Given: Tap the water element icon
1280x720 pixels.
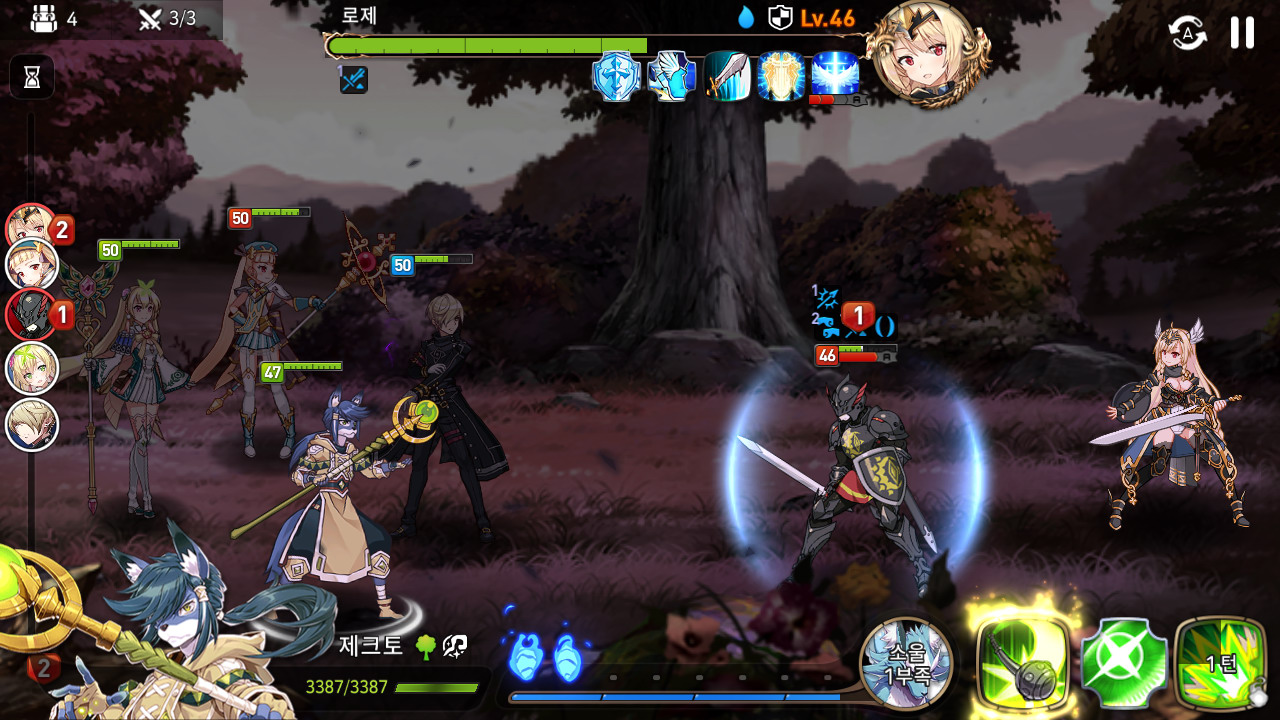Looking at the screenshot, I should click(x=746, y=17).
